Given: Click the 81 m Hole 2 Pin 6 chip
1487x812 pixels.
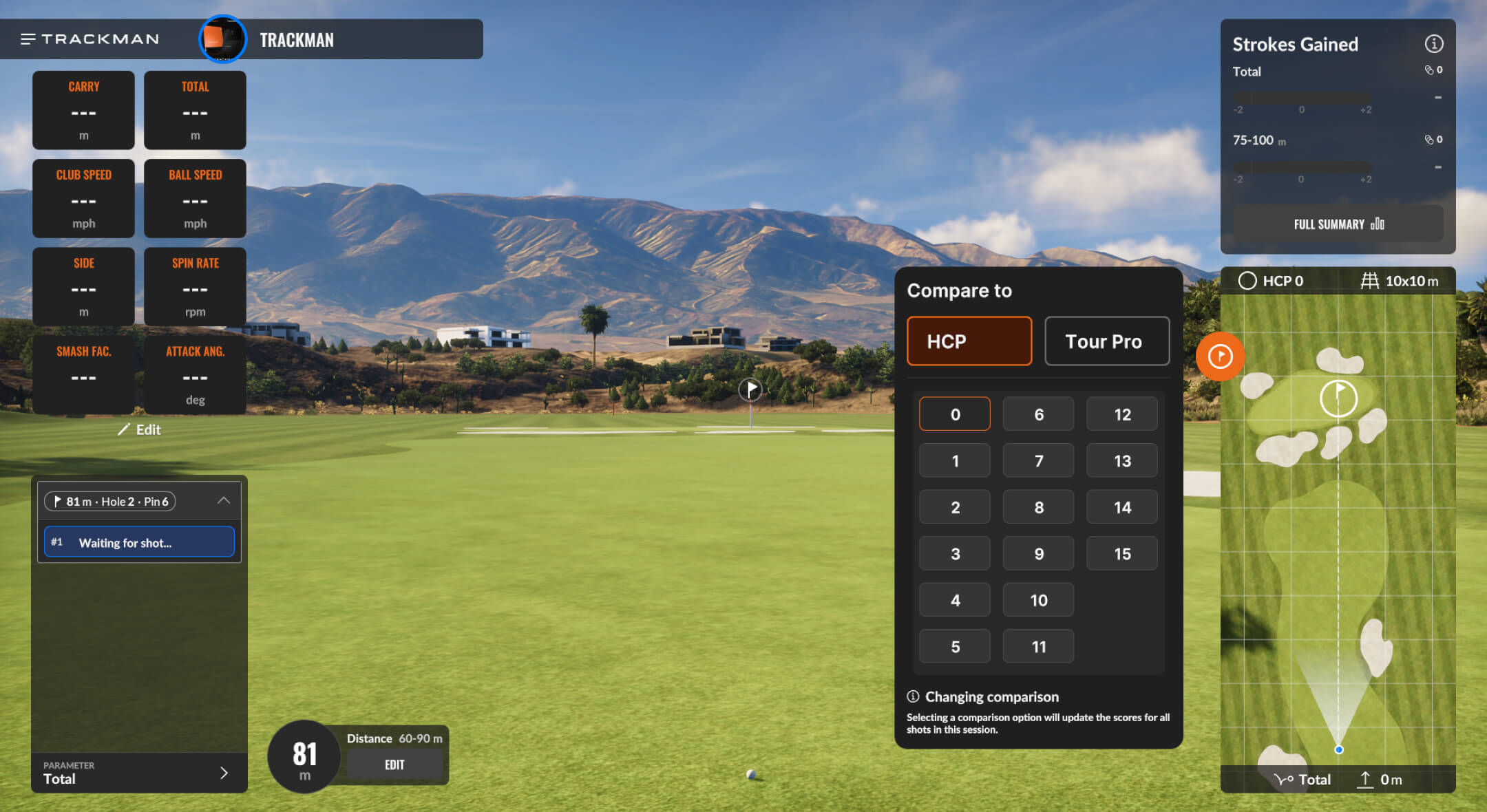Looking at the screenshot, I should click(x=110, y=502).
